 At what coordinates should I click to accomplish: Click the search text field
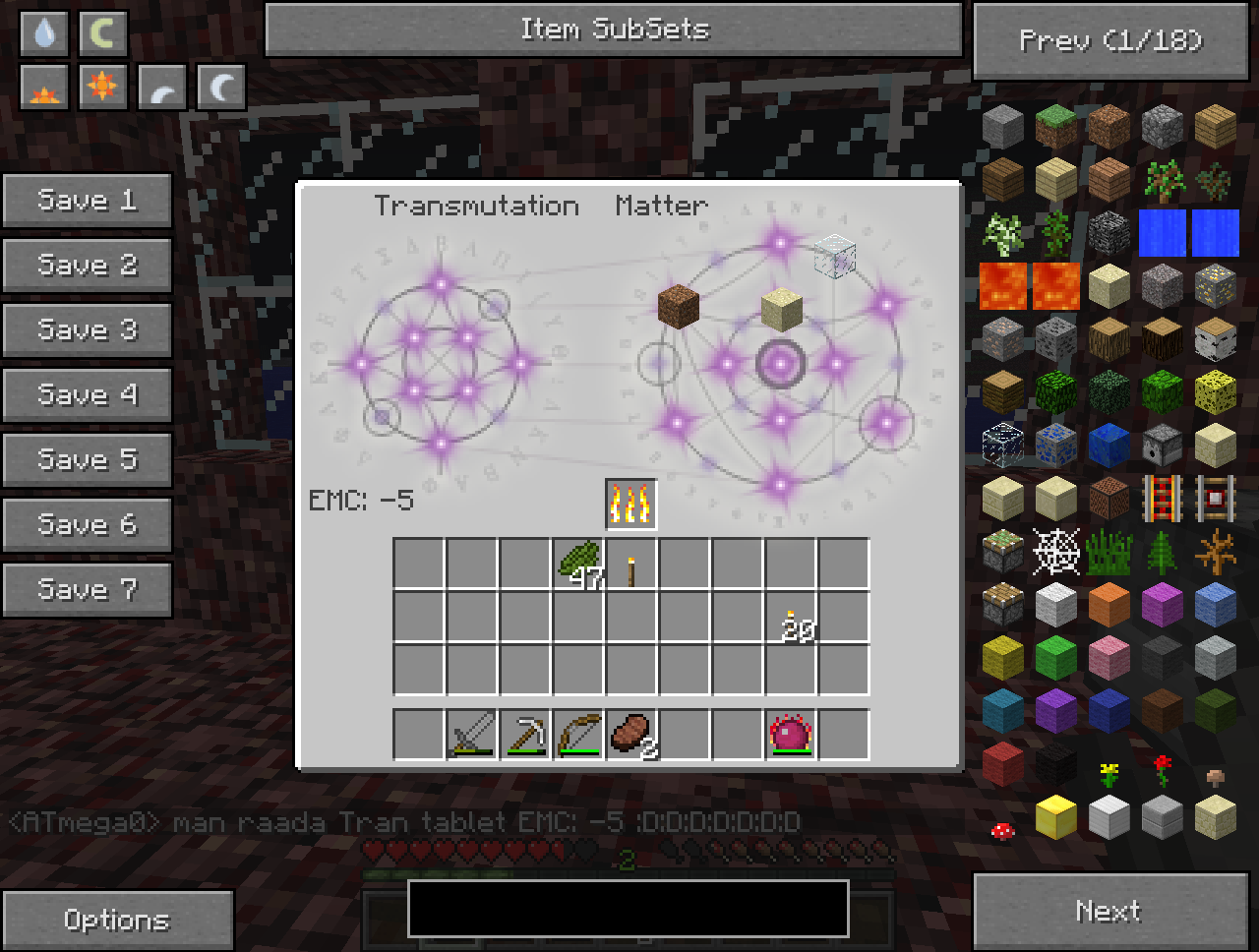[x=628, y=908]
